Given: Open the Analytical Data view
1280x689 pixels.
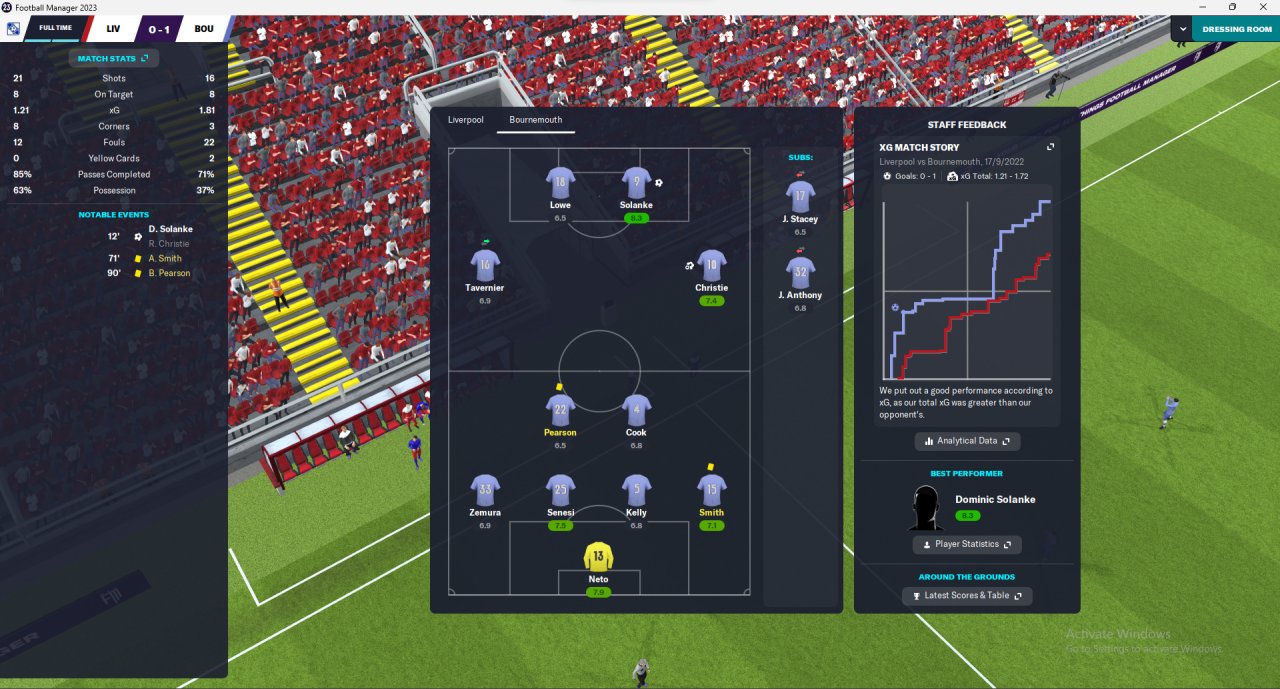Looking at the screenshot, I should coord(967,441).
